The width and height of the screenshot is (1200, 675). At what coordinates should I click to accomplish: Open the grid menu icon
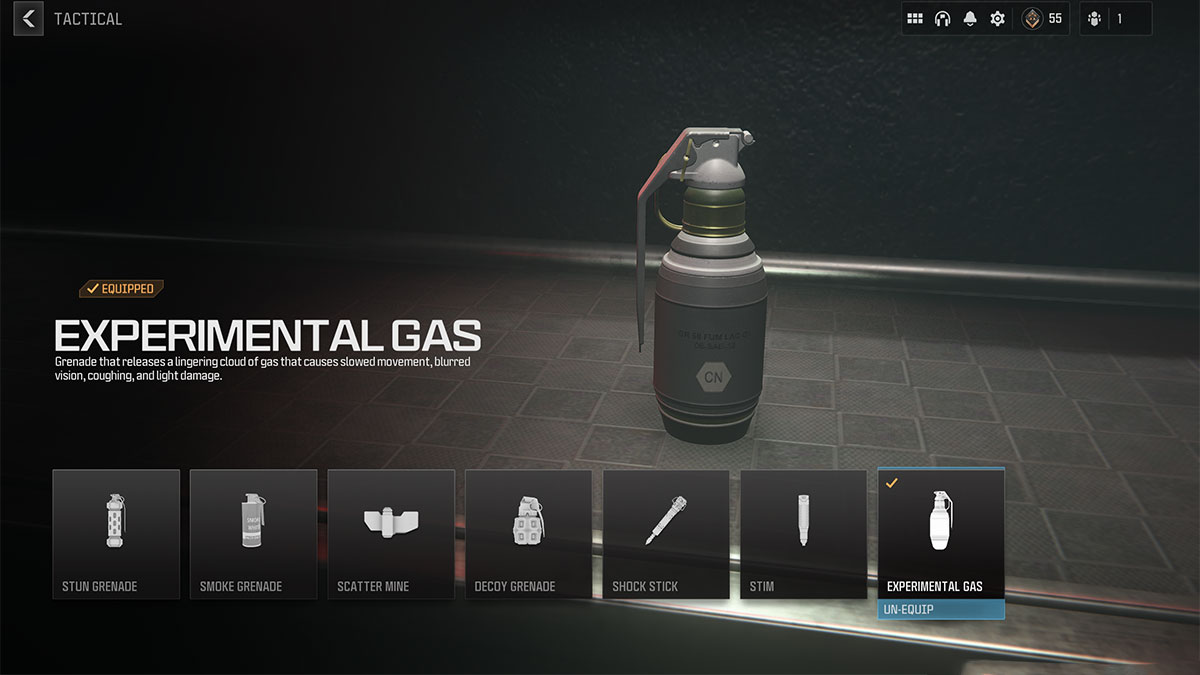[x=915, y=19]
